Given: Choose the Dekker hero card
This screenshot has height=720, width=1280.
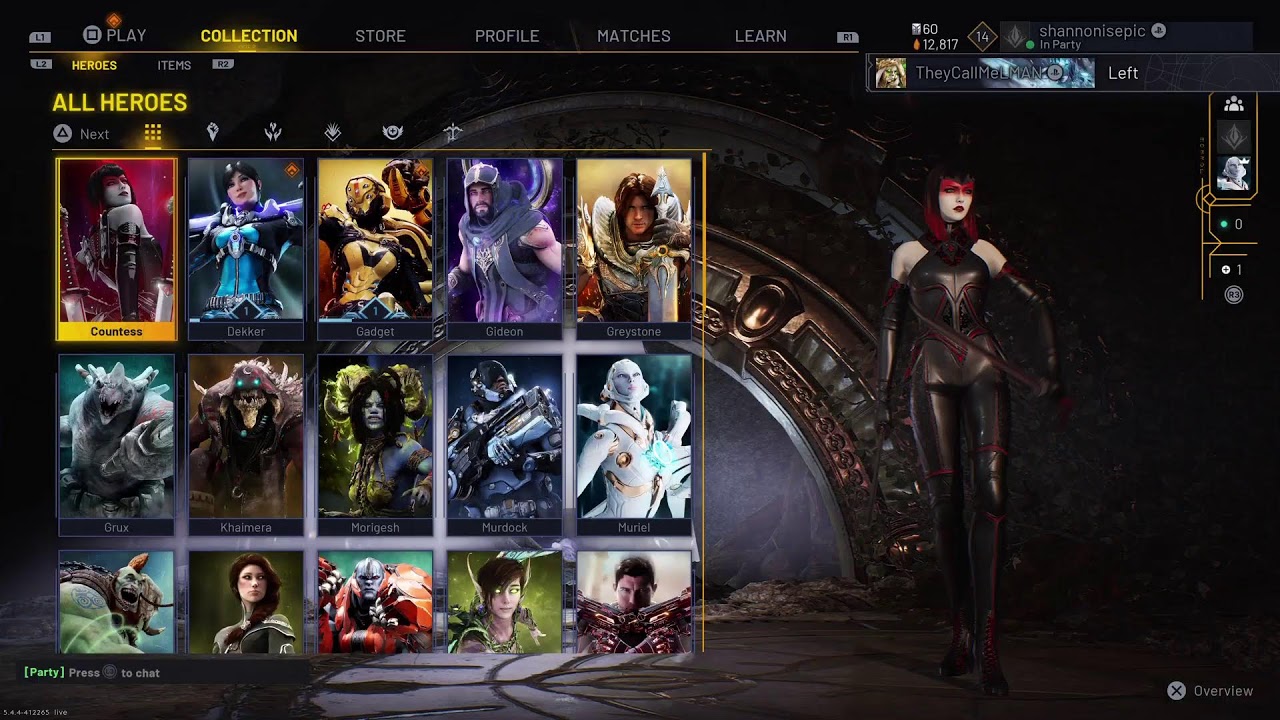Looking at the screenshot, I should (x=245, y=248).
